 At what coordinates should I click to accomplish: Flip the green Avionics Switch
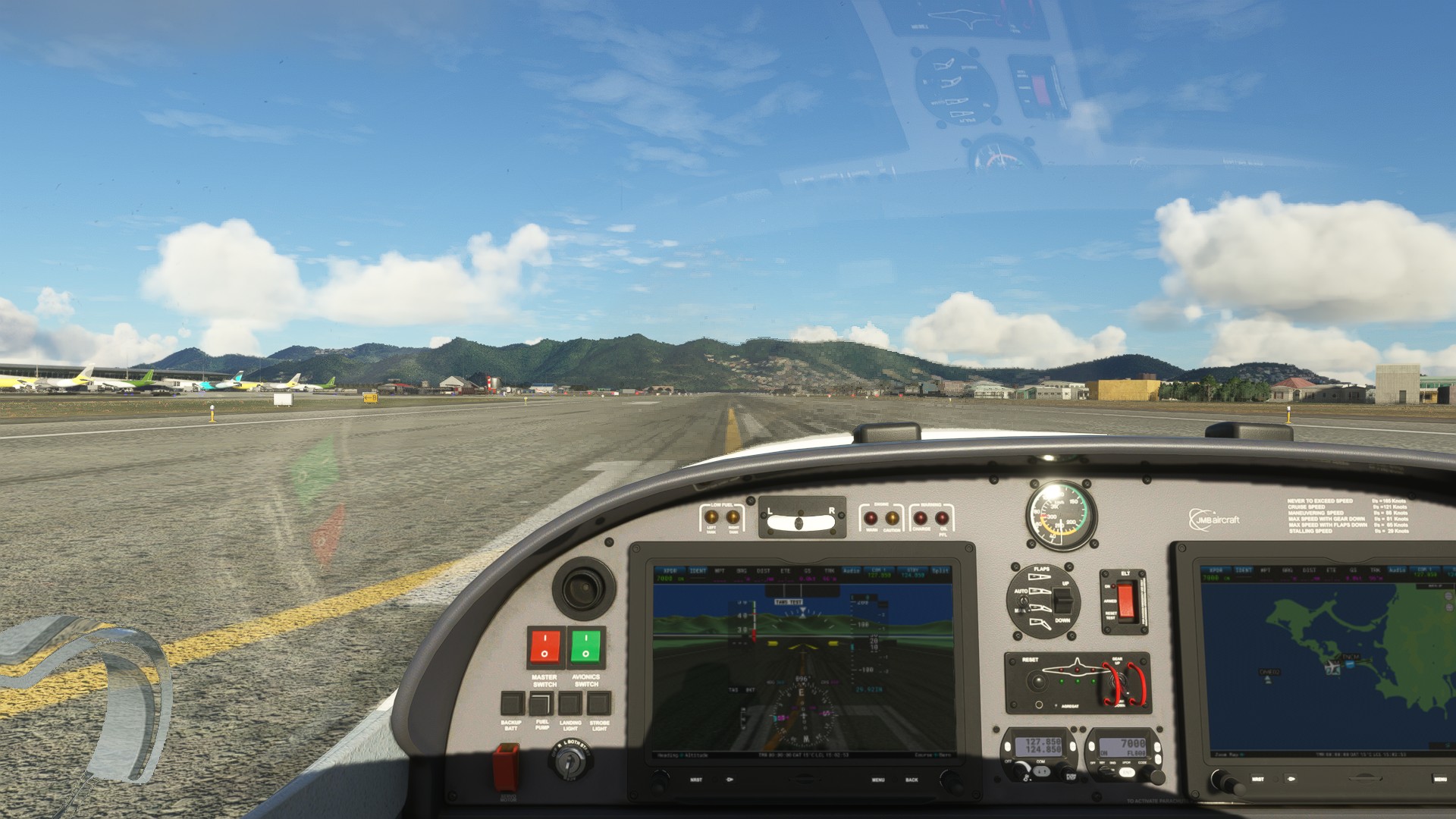586,647
